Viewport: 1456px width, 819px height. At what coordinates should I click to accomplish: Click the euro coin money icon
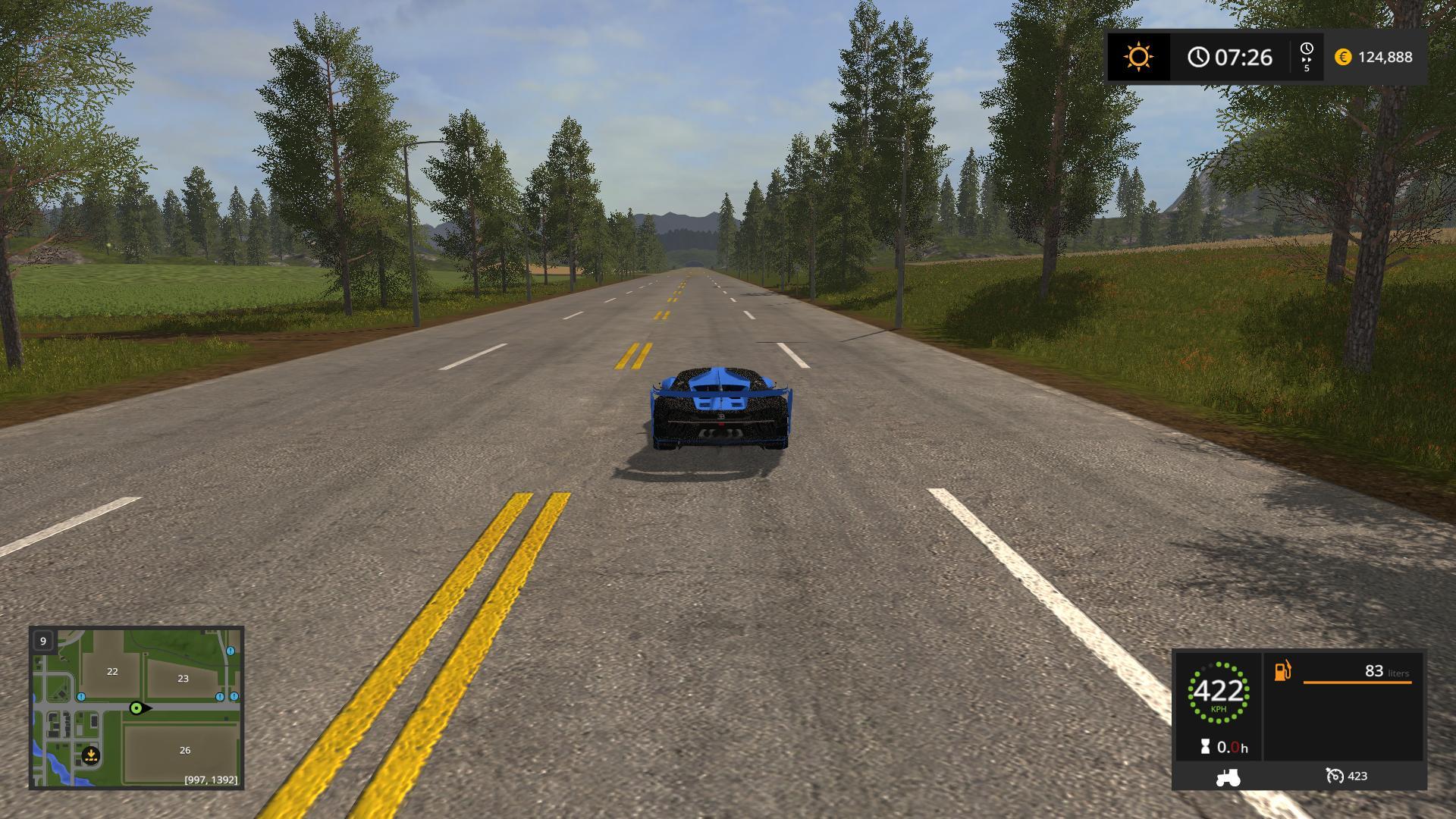(x=1343, y=57)
